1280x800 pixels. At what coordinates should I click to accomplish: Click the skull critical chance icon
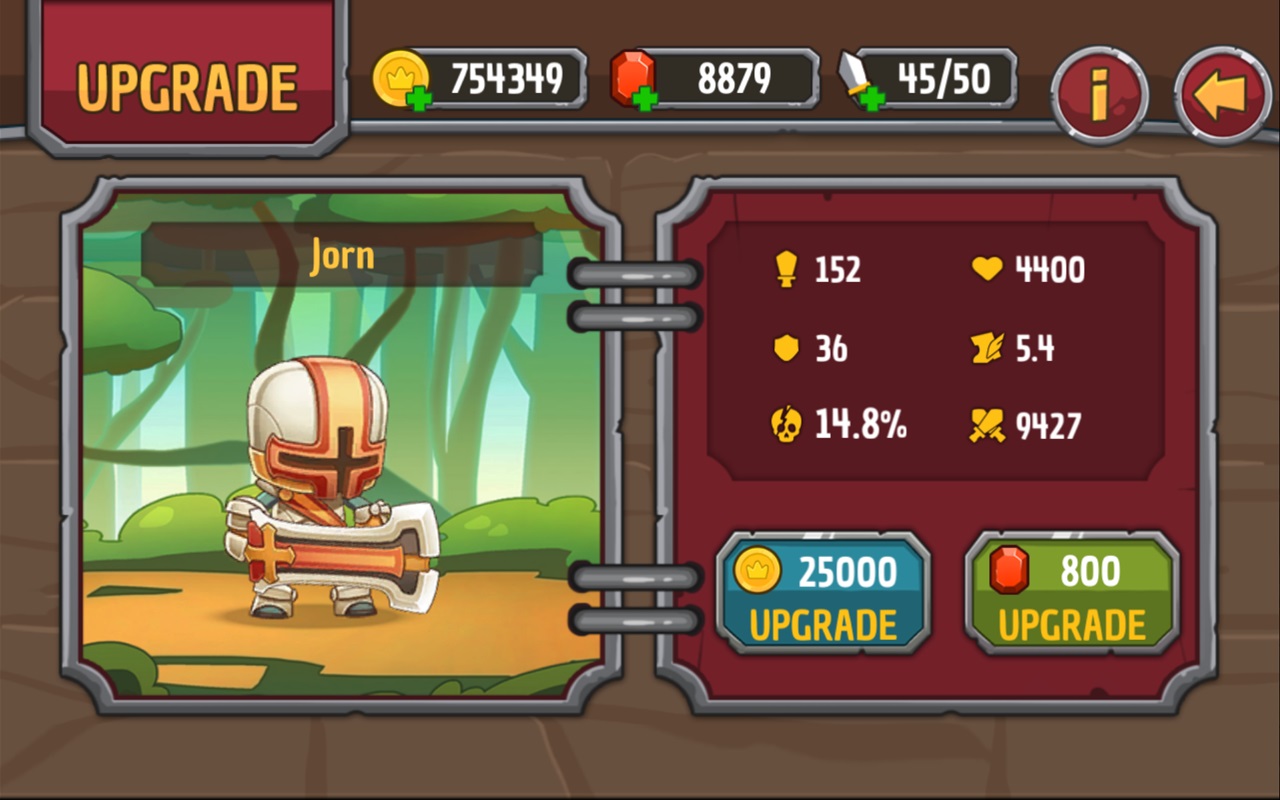[787, 424]
